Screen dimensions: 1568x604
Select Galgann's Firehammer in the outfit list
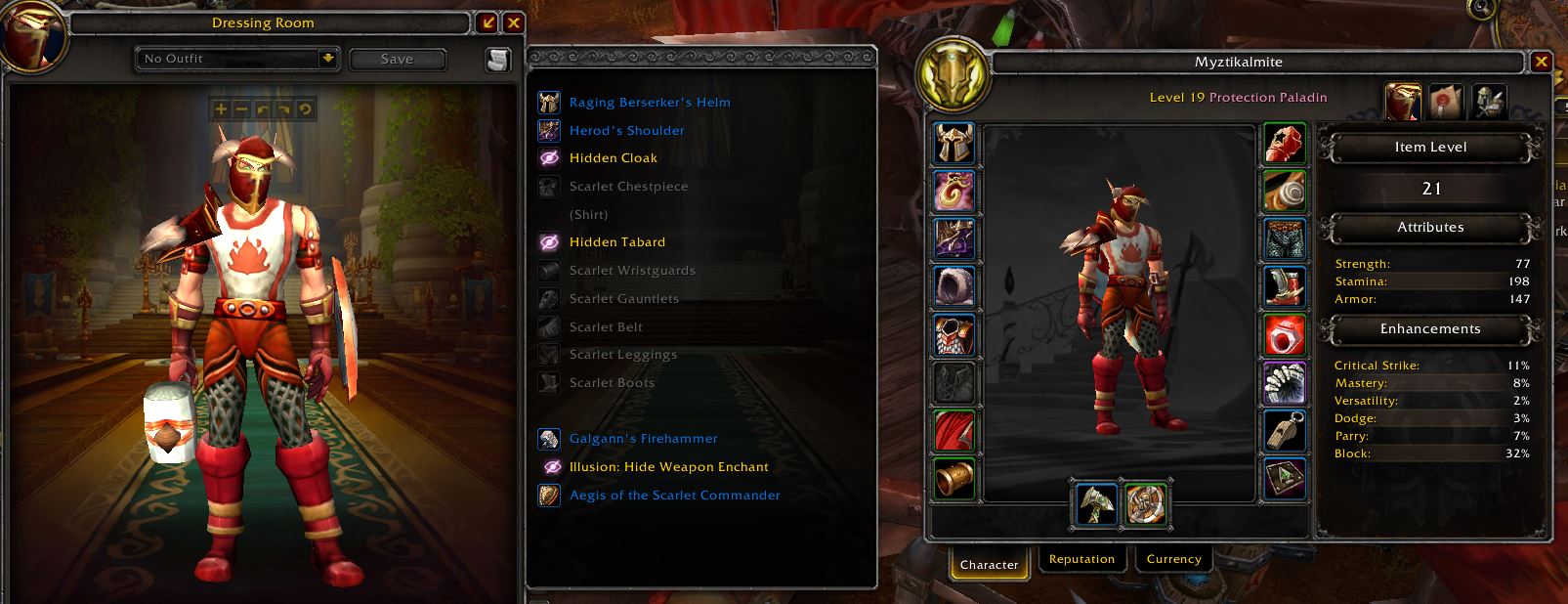(x=643, y=439)
